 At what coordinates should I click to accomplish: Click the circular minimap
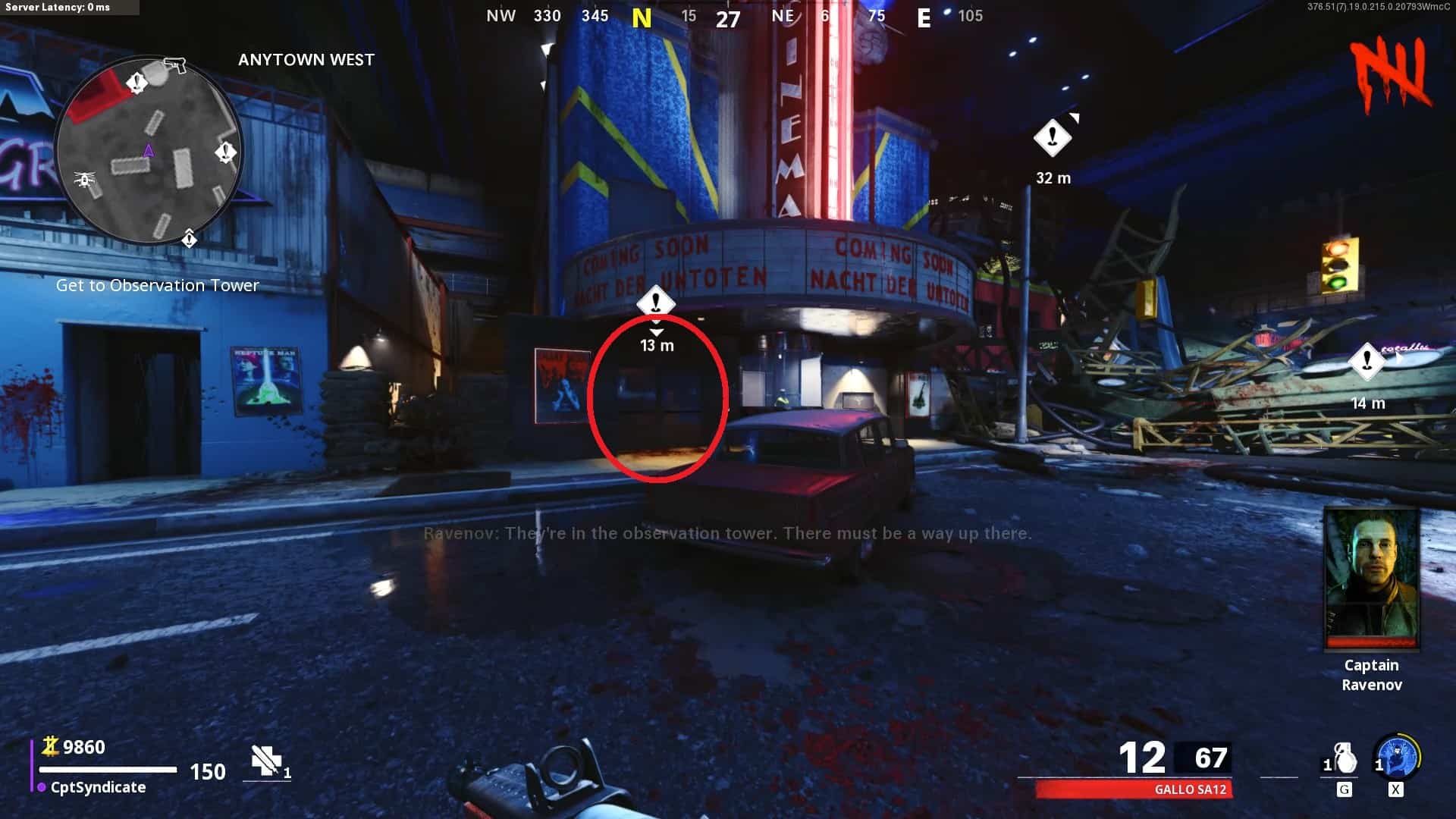149,152
